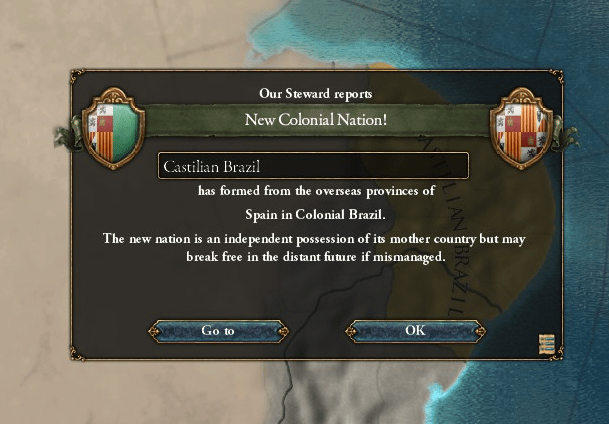
Task: Edit the Castilian Brazil name field
Action: [313, 166]
